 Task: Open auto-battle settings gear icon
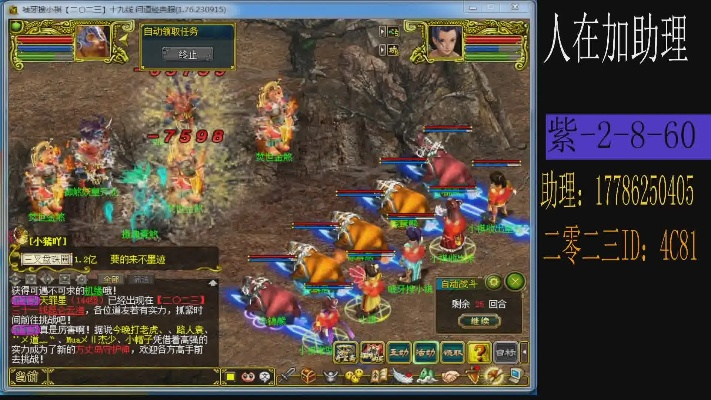493,282
